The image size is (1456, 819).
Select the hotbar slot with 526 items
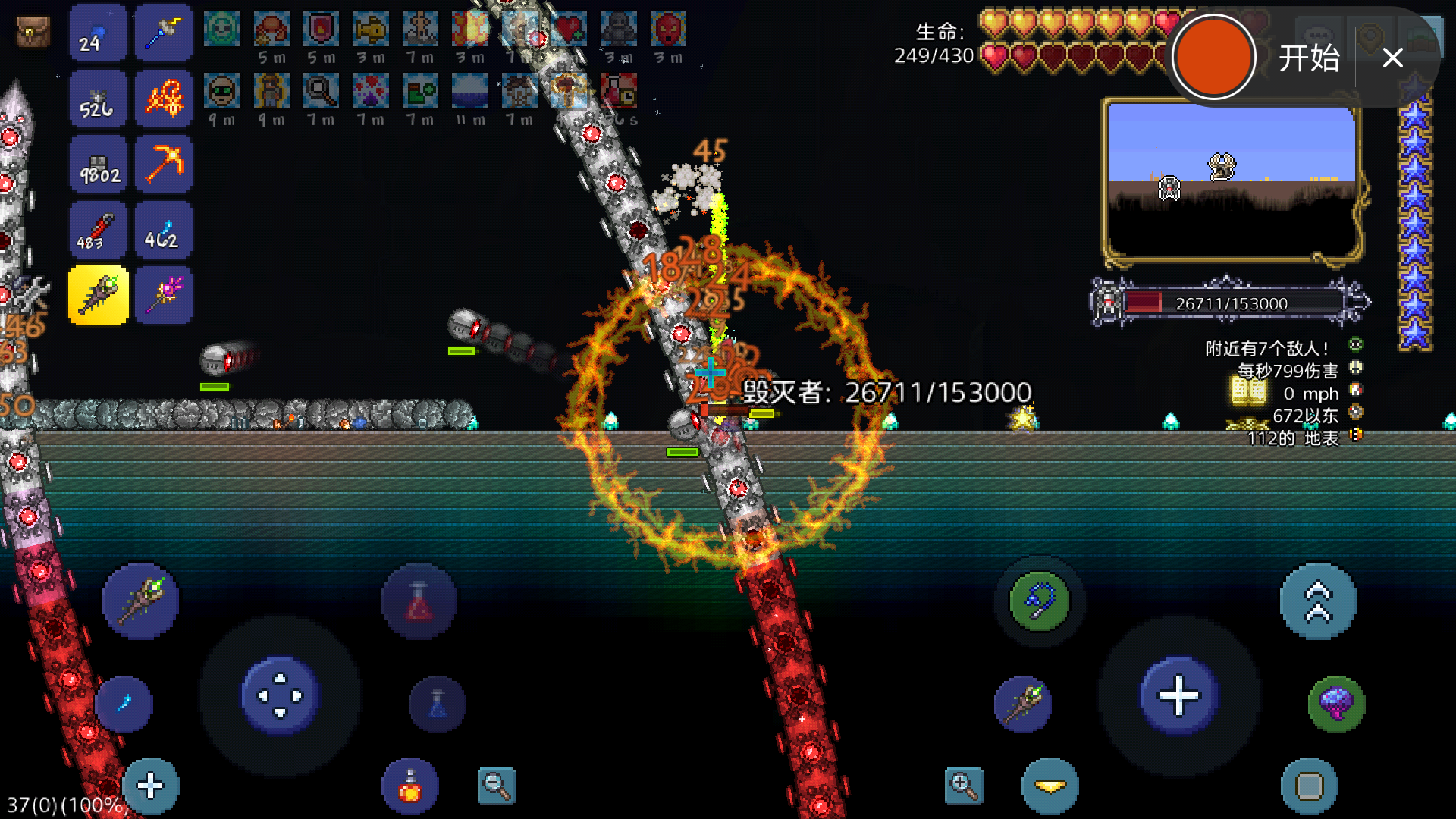99,99
